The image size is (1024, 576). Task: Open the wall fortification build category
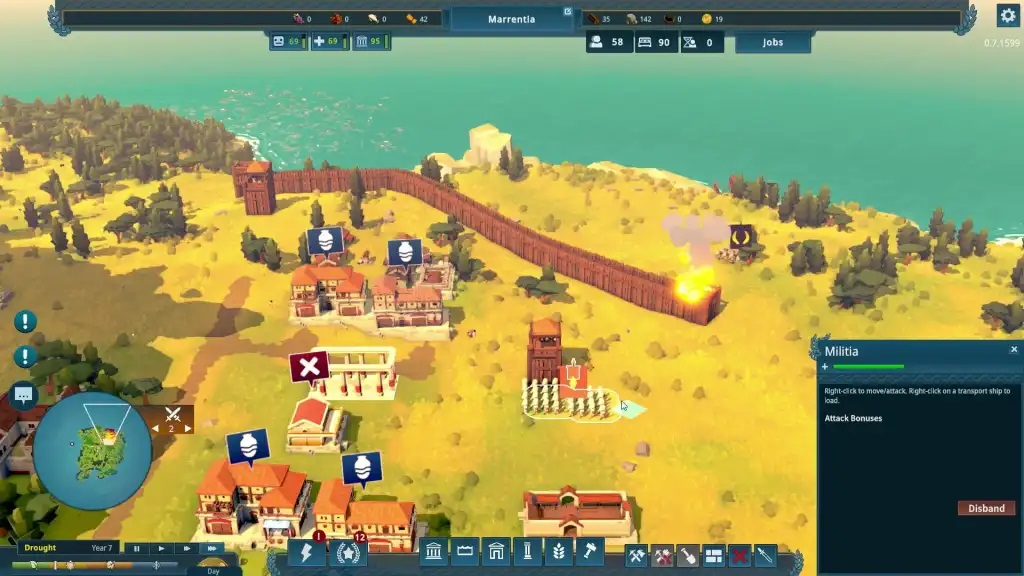(x=465, y=553)
